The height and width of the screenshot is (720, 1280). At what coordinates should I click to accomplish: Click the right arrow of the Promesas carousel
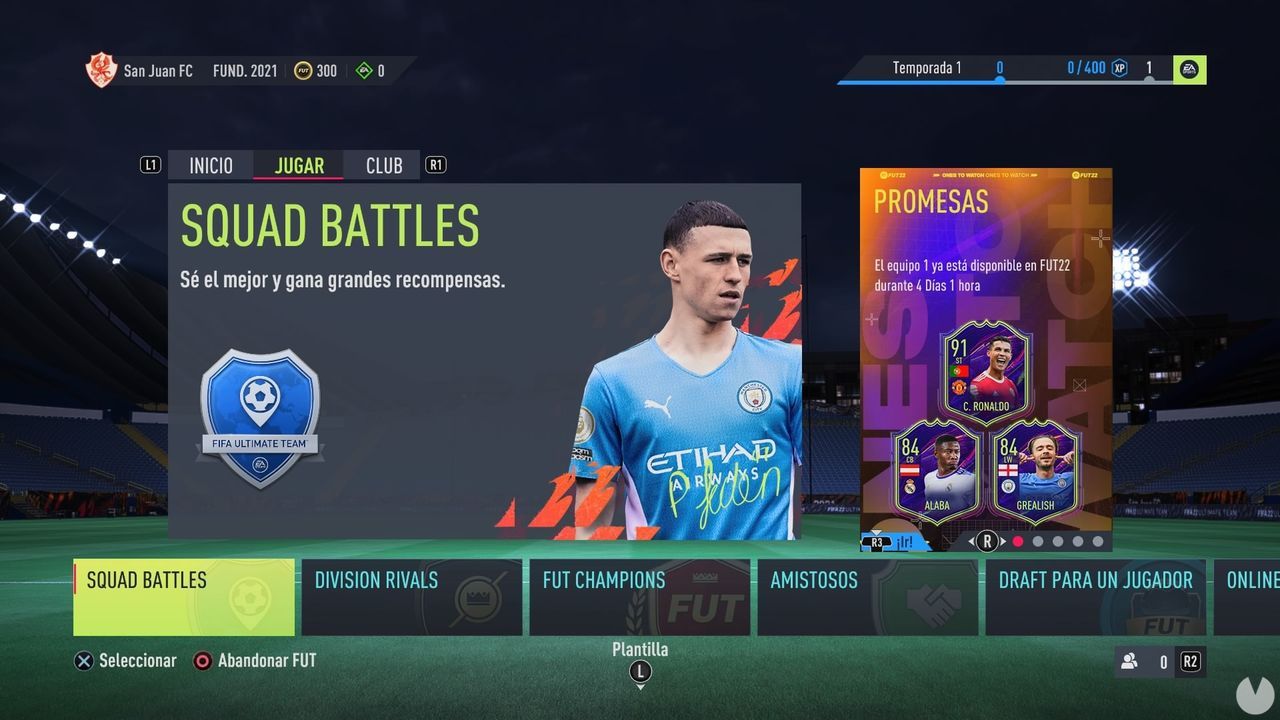(1002, 540)
